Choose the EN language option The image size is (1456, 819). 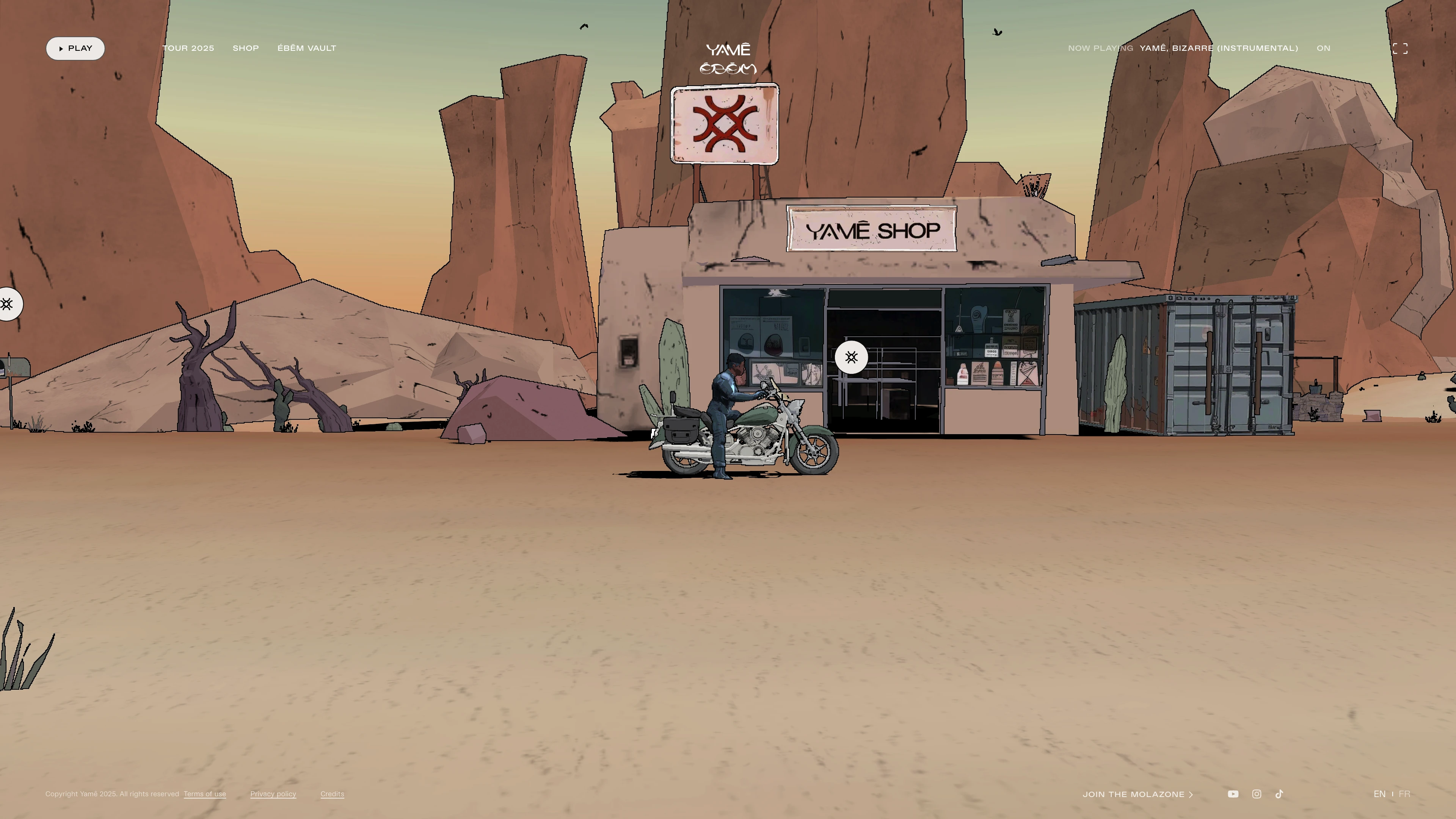(1379, 794)
